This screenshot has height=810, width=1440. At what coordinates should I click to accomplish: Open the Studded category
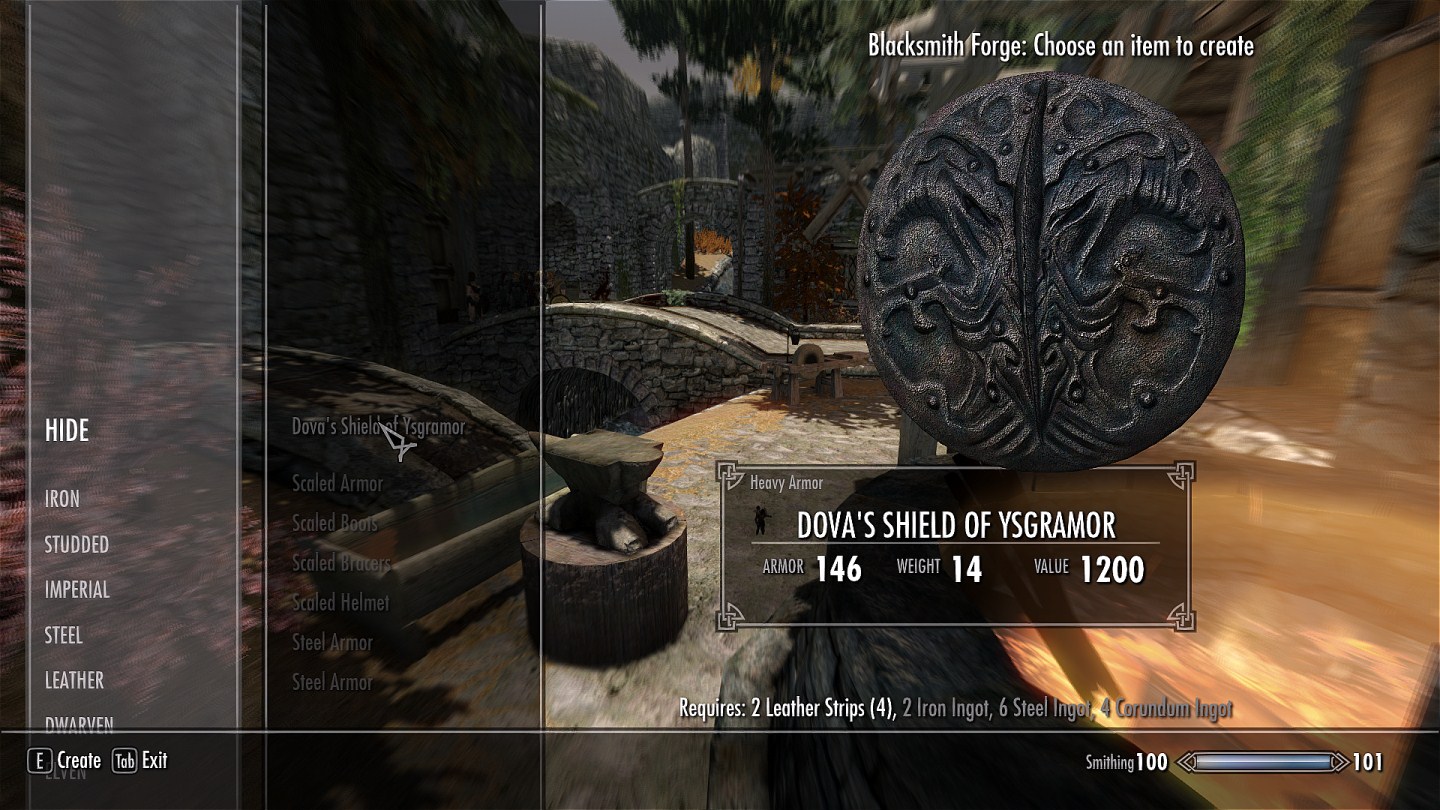(77, 545)
